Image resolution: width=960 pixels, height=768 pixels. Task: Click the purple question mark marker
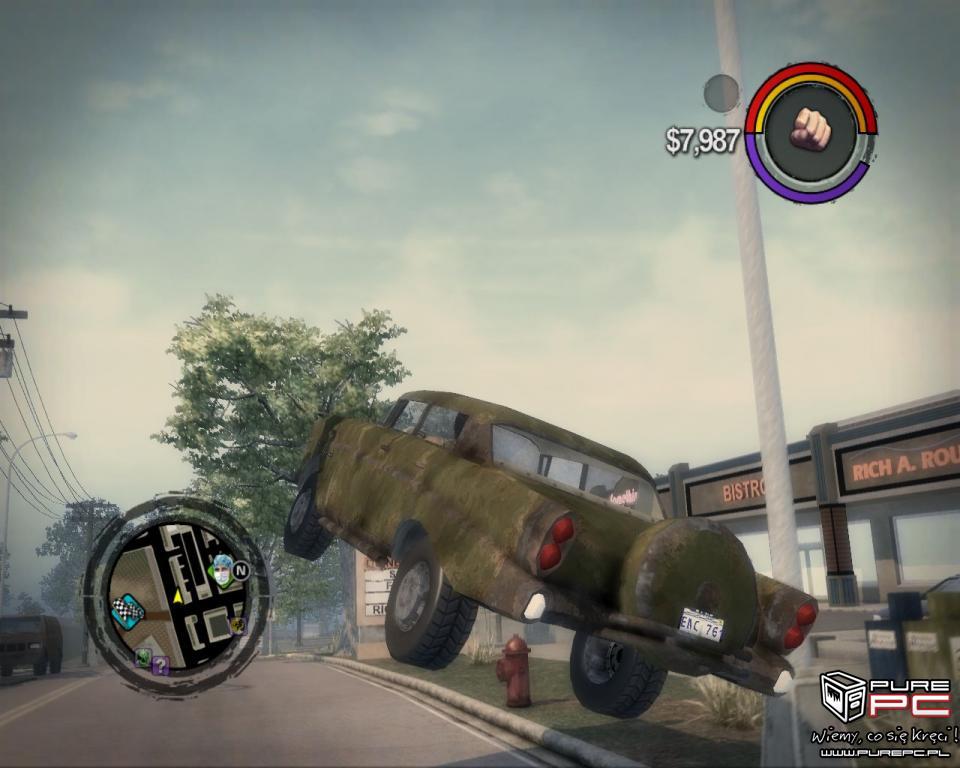pos(160,664)
